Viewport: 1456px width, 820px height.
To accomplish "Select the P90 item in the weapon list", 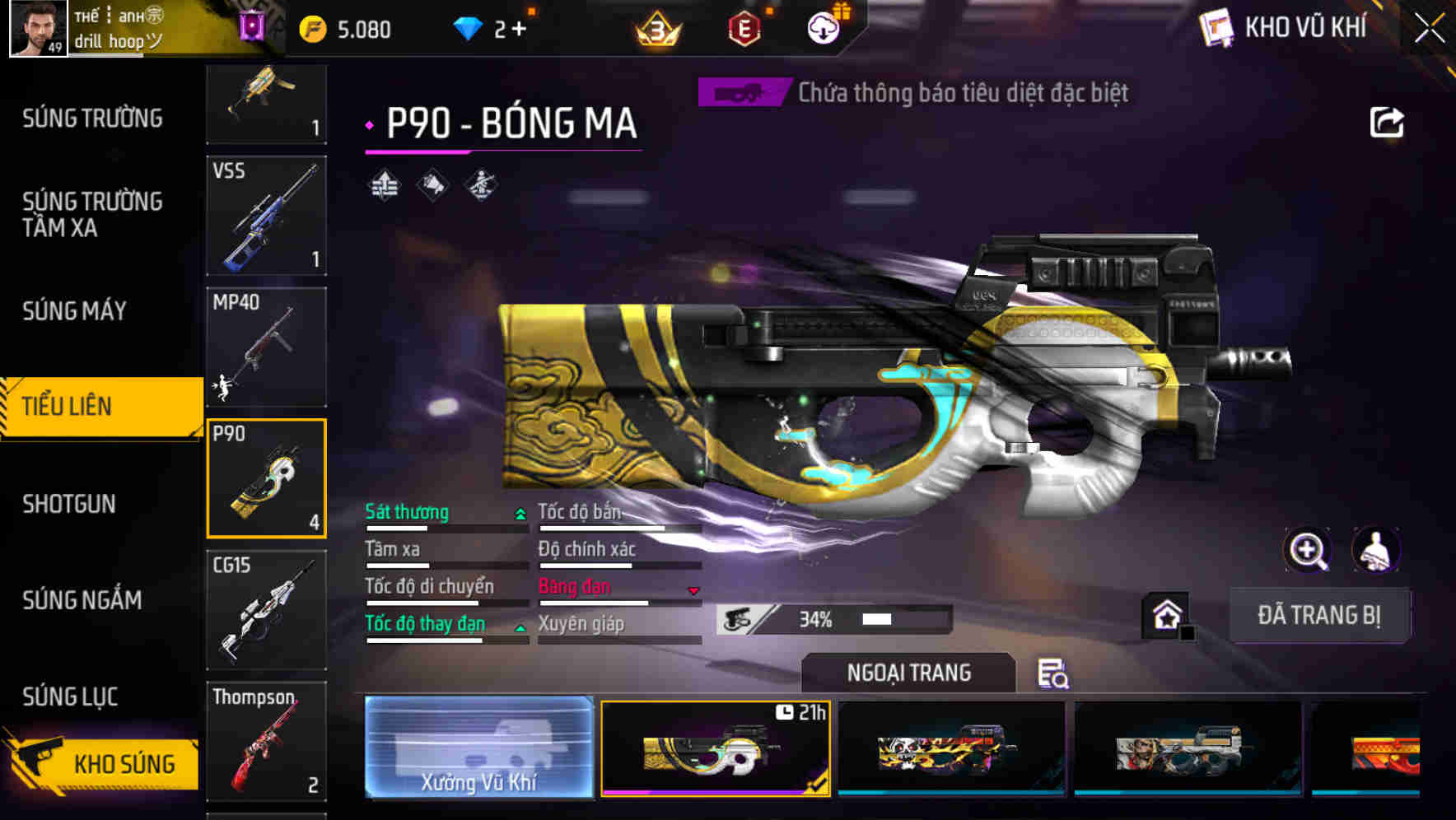I will pos(266,478).
